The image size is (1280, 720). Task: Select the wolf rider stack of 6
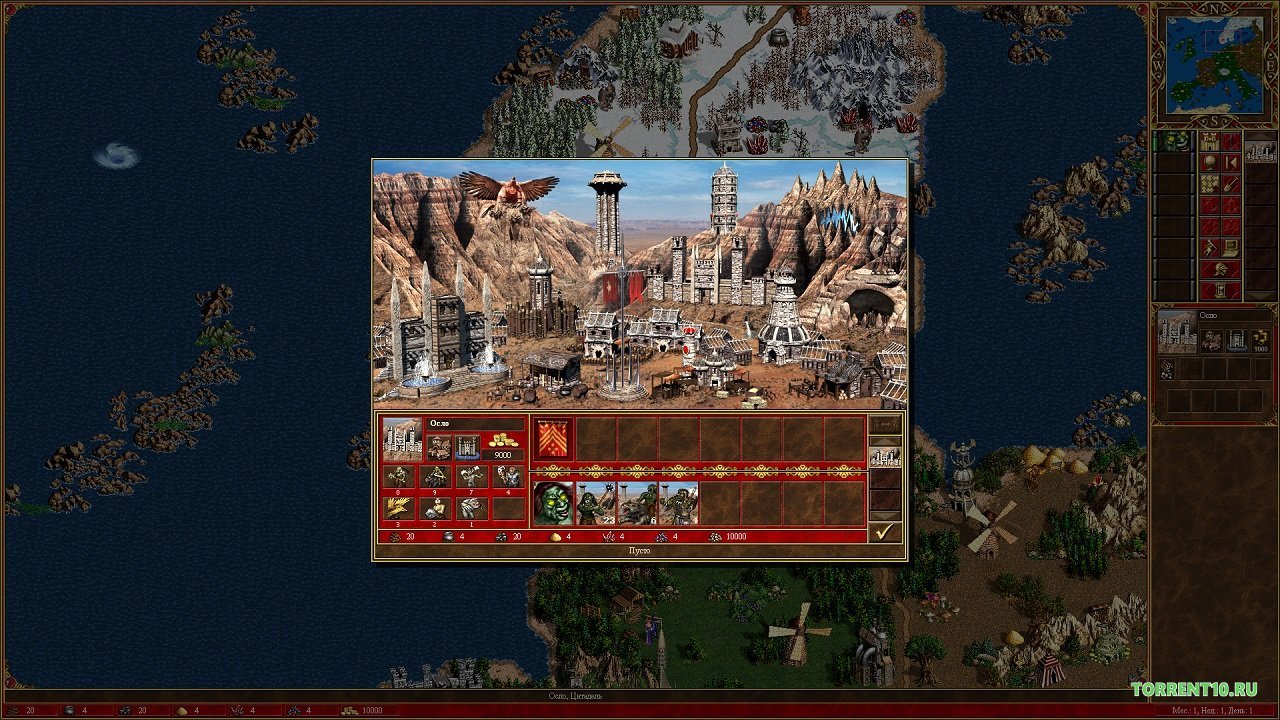(637, 503)
